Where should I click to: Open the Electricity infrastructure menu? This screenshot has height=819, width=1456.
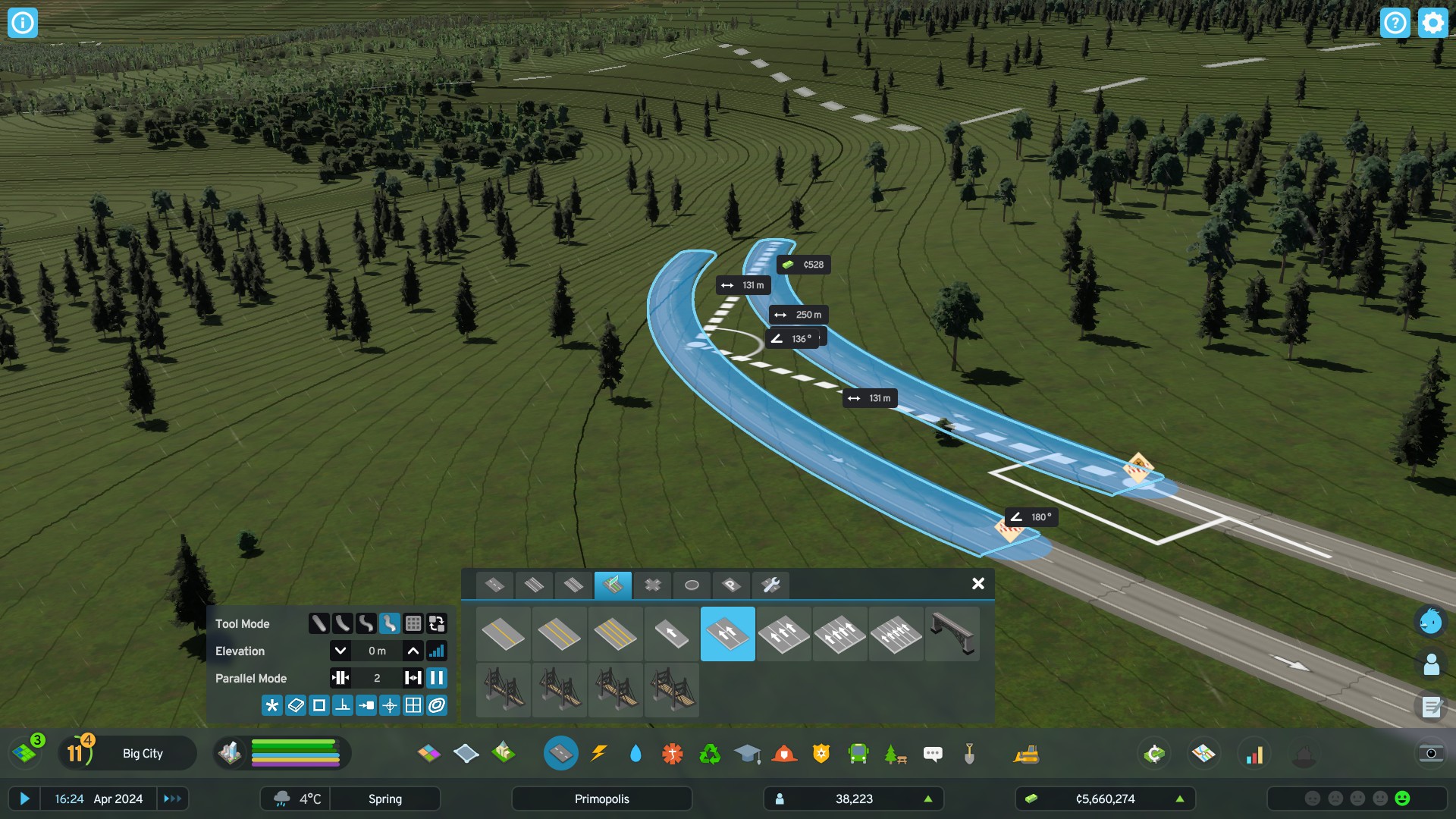point(600,753)
